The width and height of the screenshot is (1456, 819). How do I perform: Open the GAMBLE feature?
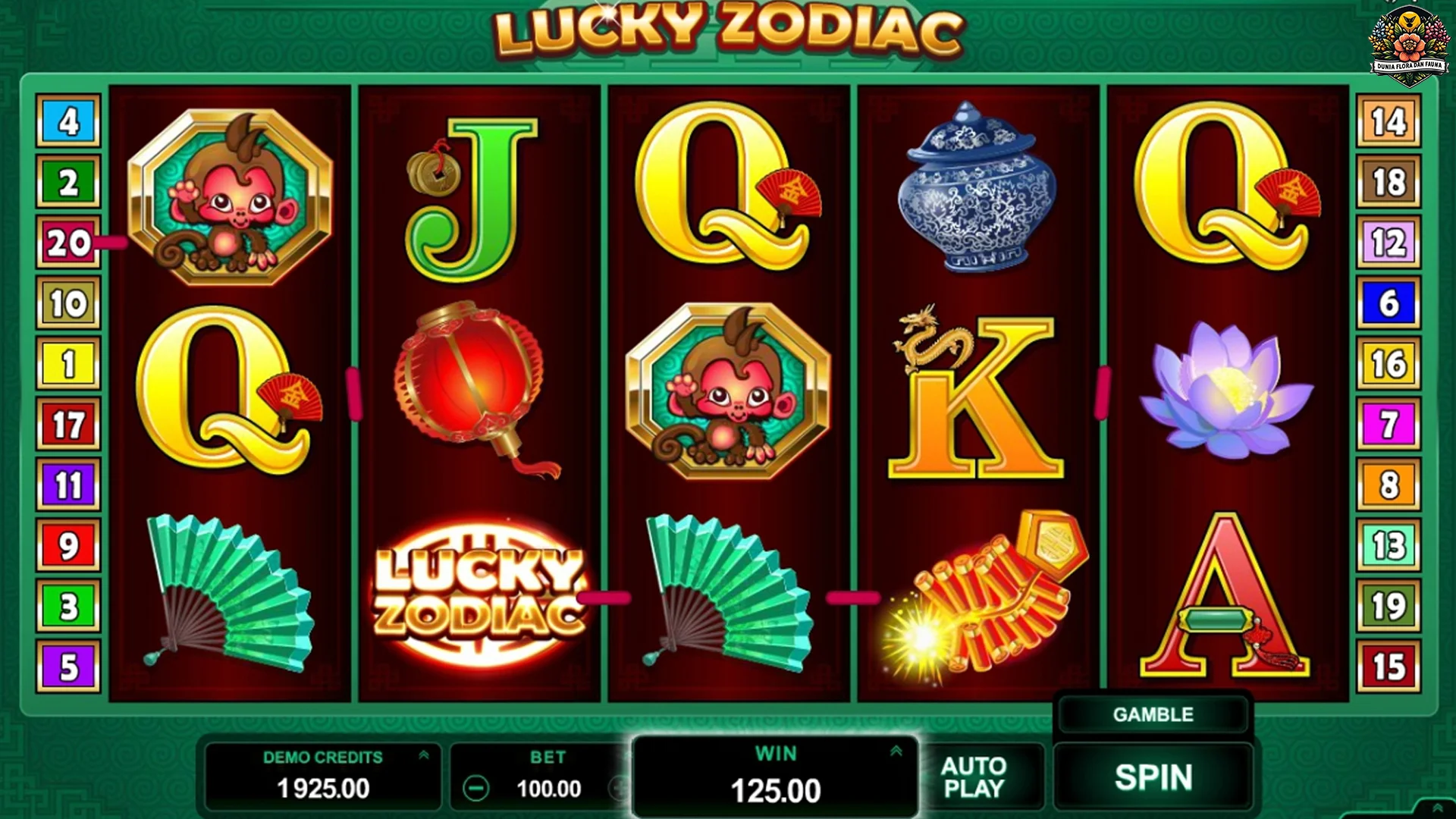point(1152,714)
